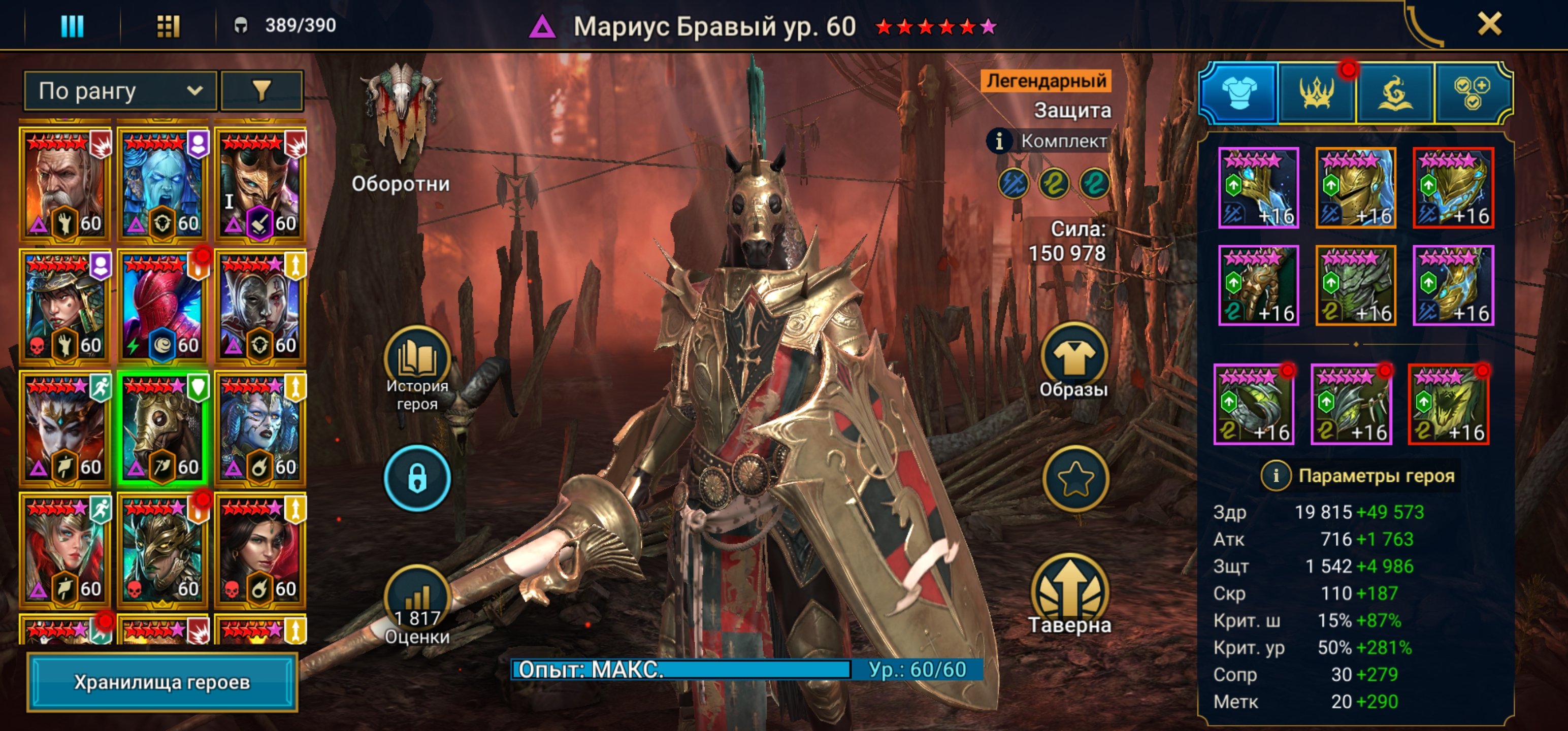Select the old bearded hero portrait
Viewport: 1568px width, 731px height.
pyautogui.click(x=65, y=184)
